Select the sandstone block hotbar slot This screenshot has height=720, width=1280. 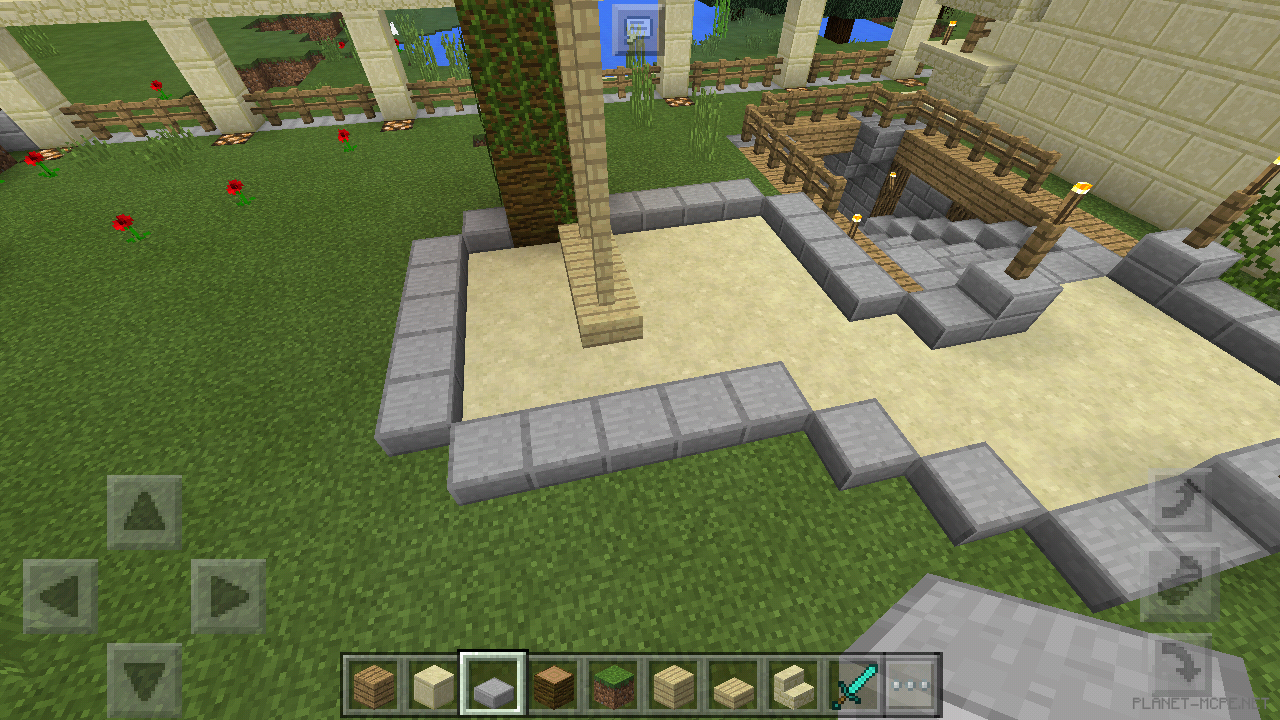430,685
